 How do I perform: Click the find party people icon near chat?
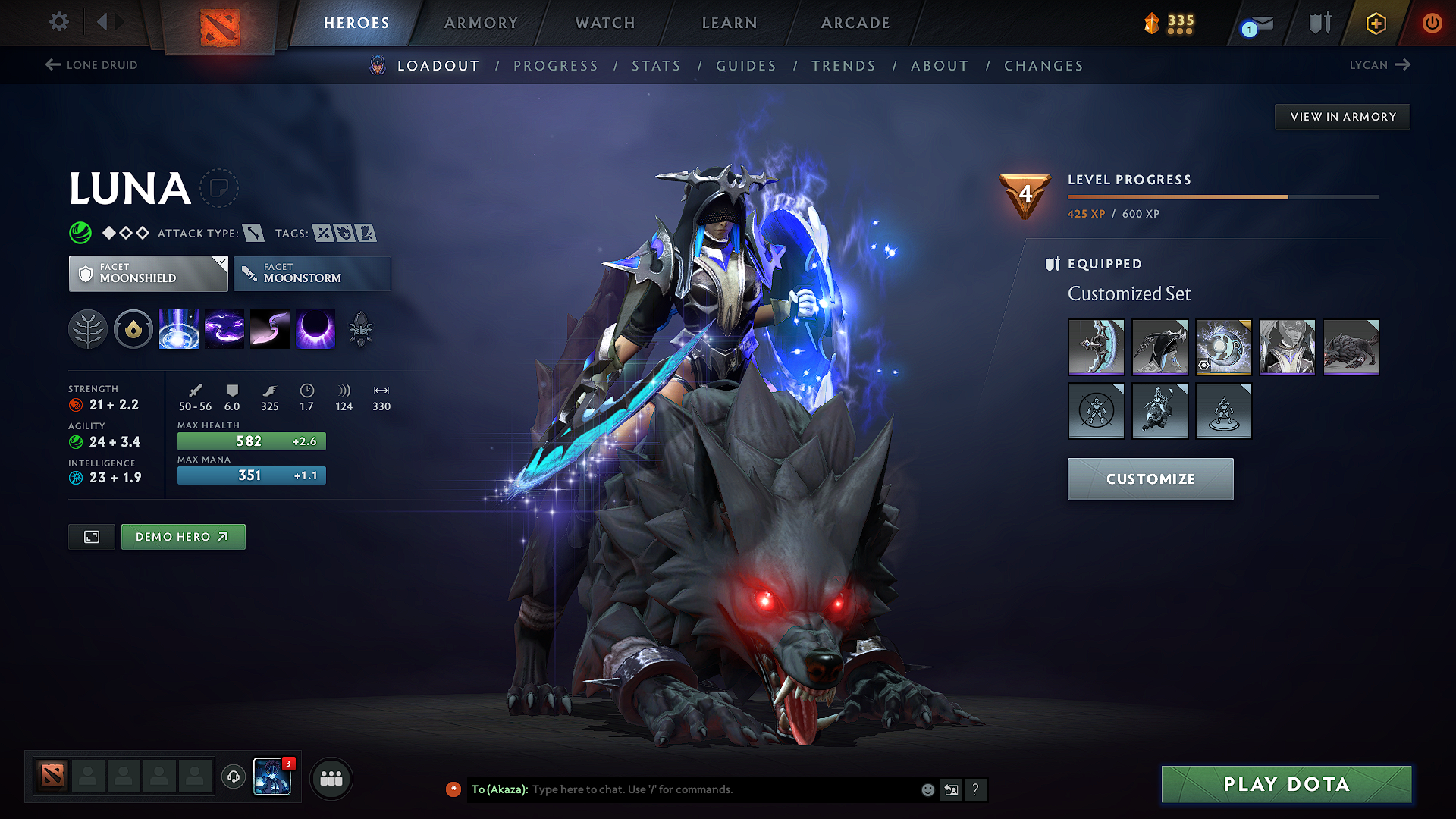pos(331,778)
